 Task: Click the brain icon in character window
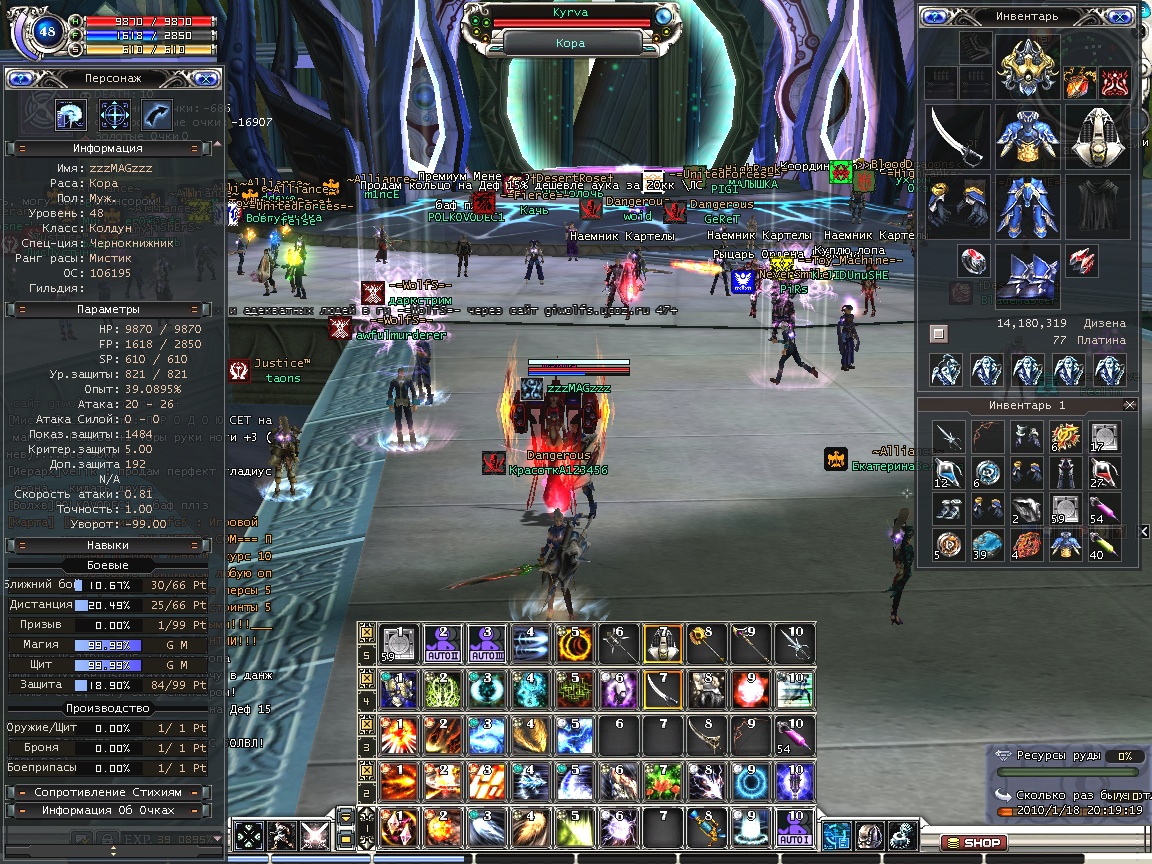pyautogui.click(x=70, y=114)
